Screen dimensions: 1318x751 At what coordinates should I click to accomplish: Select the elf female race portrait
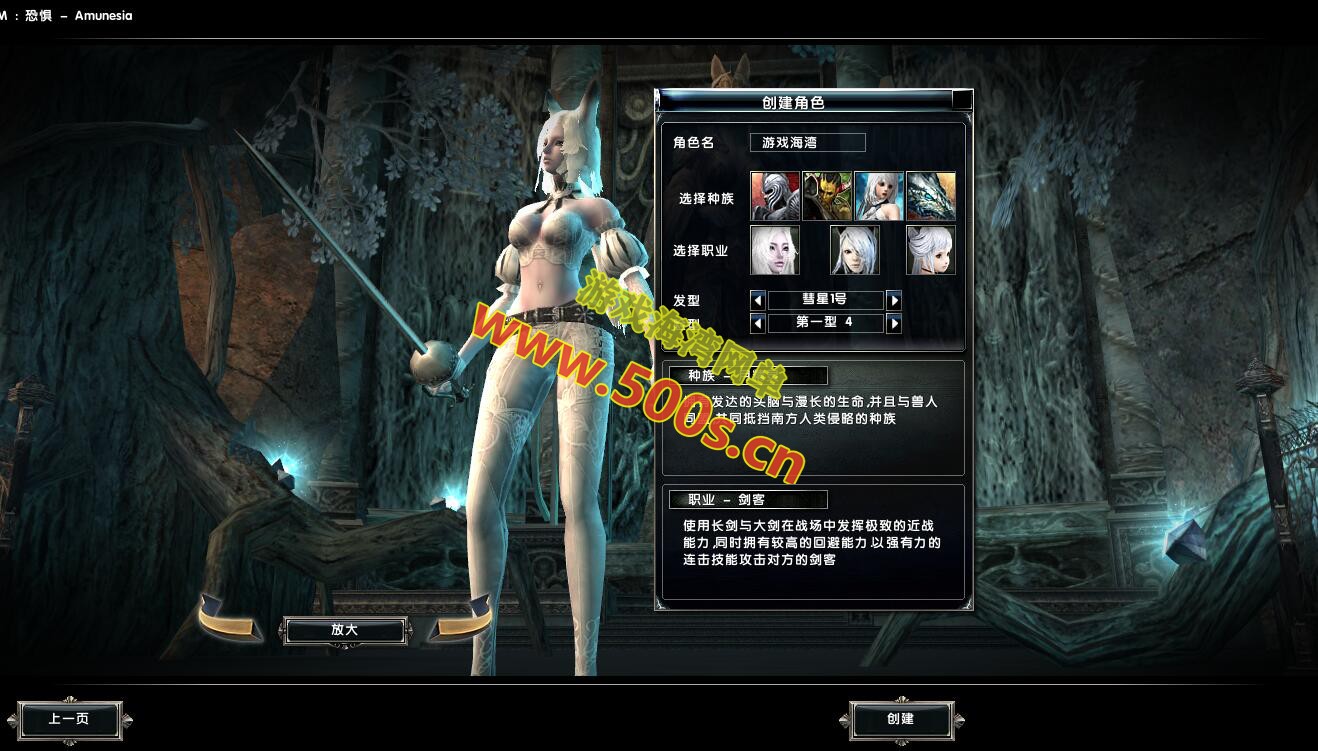879,195
